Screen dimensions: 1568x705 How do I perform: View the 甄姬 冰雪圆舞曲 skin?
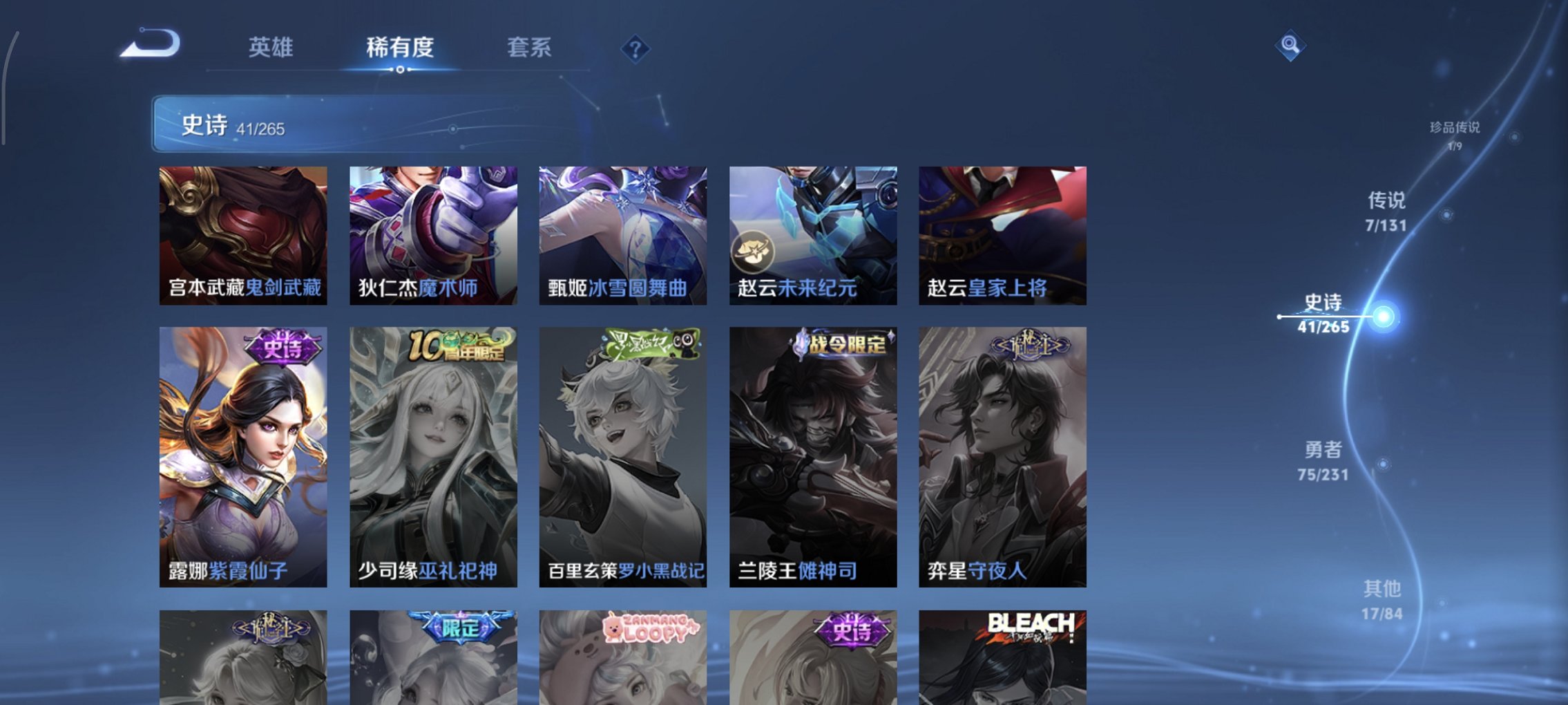tap(622, 235)
